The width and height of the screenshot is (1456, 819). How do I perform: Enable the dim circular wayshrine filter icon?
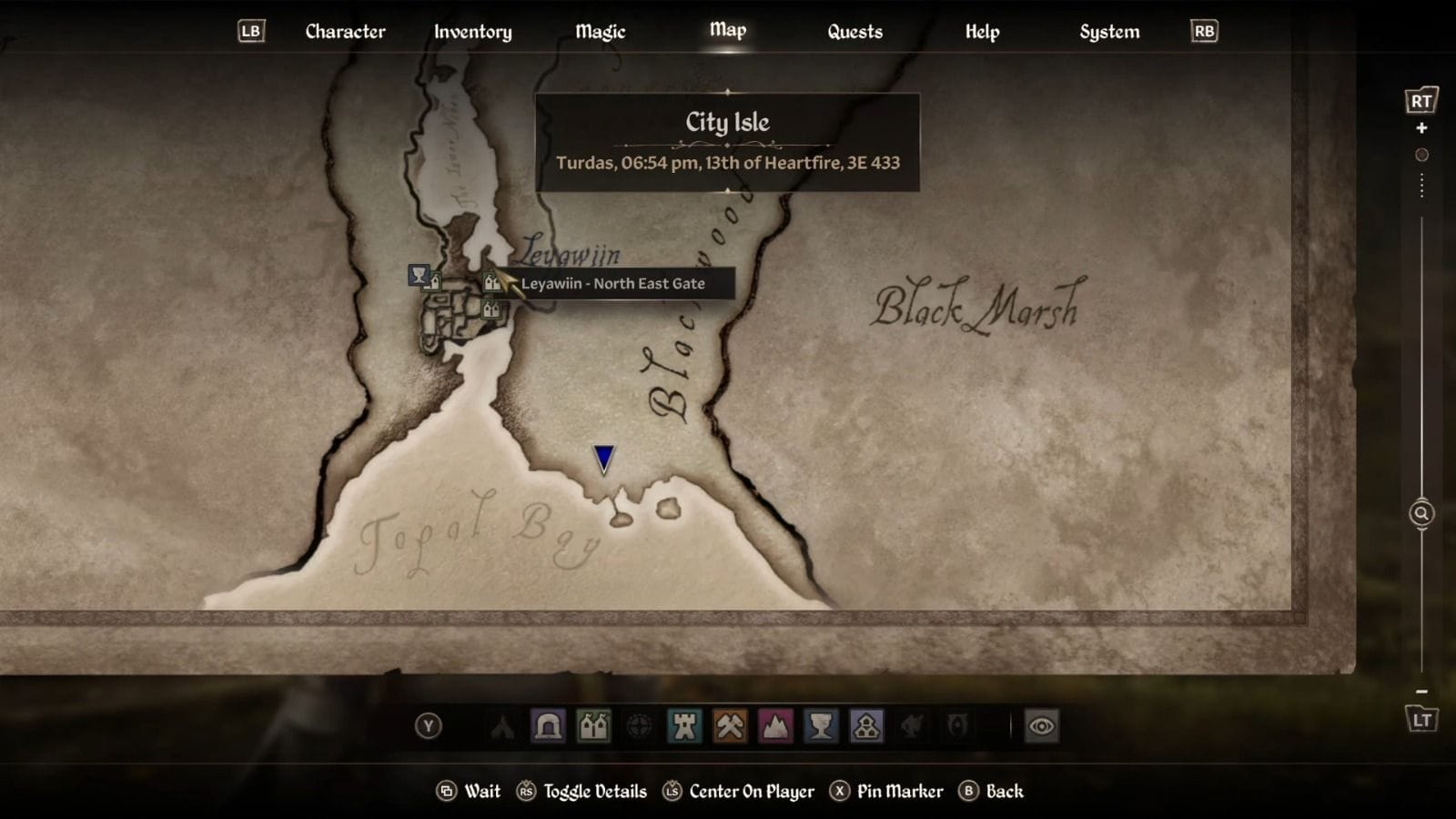click(x=637, y=726)
